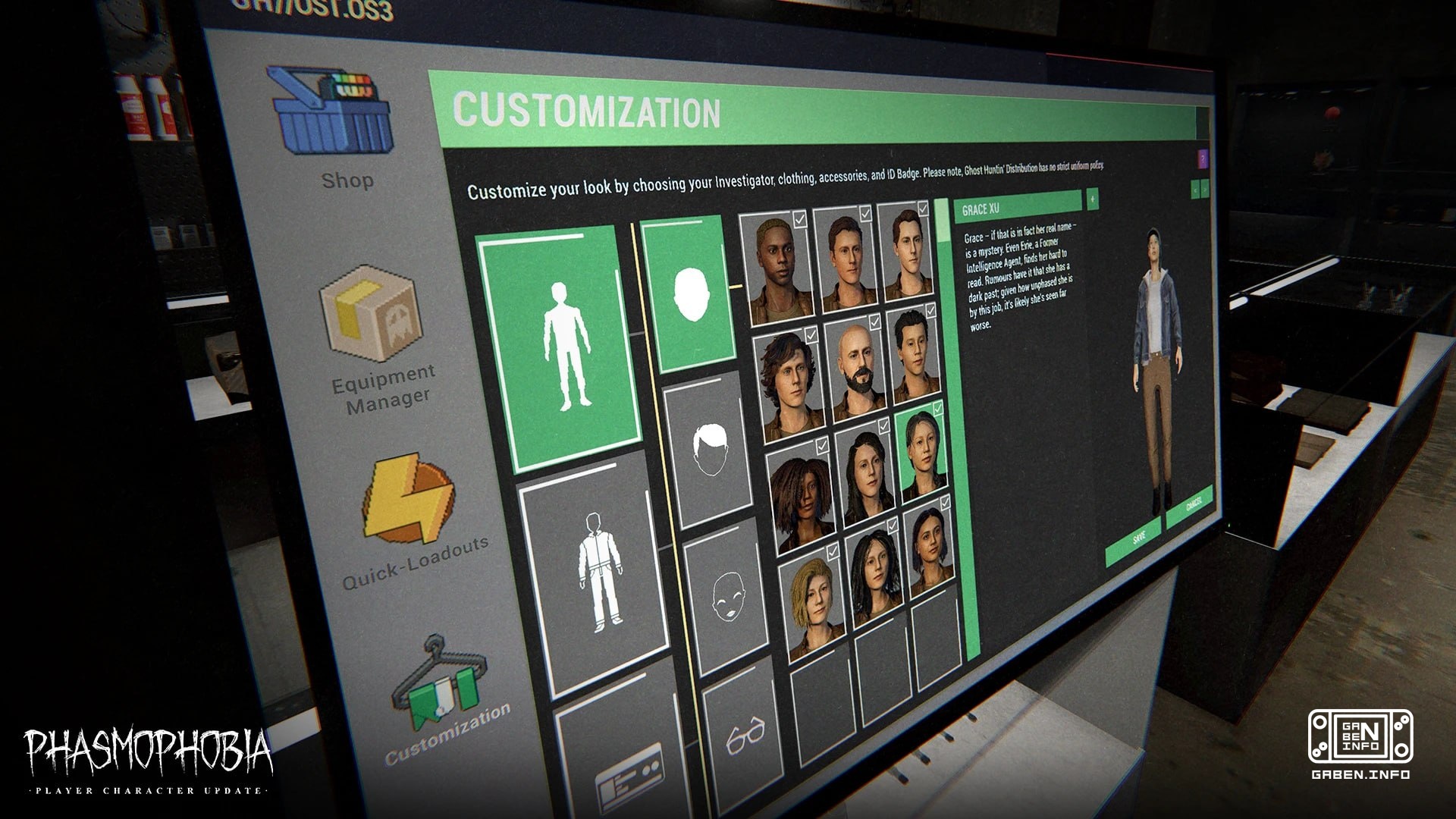This screenshot has width=1456, height=819.
Task: Click the left arrow to browse previous investigator
Action: tap(1195, 190)
